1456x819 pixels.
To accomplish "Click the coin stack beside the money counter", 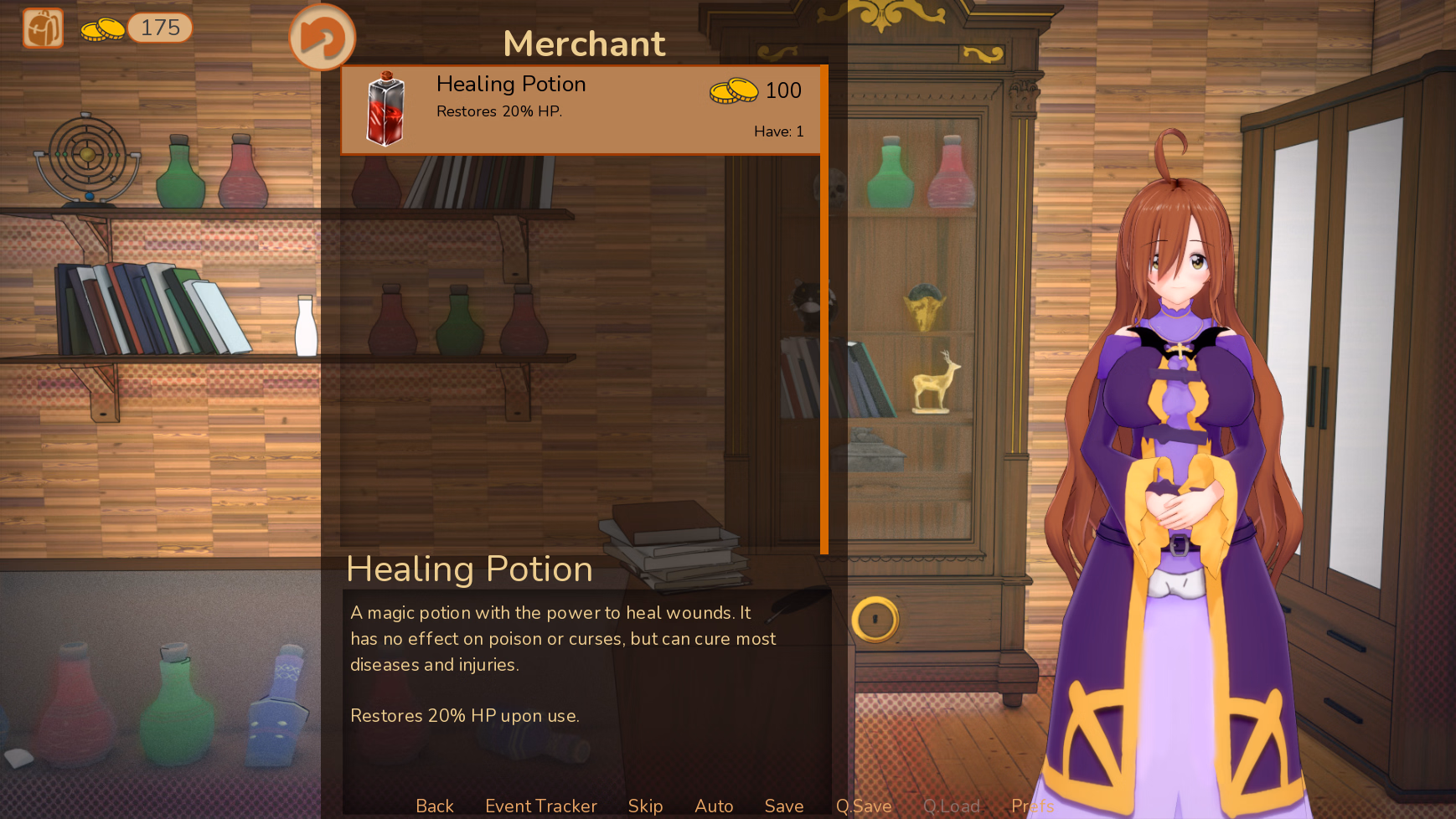I will click(102, 28).
